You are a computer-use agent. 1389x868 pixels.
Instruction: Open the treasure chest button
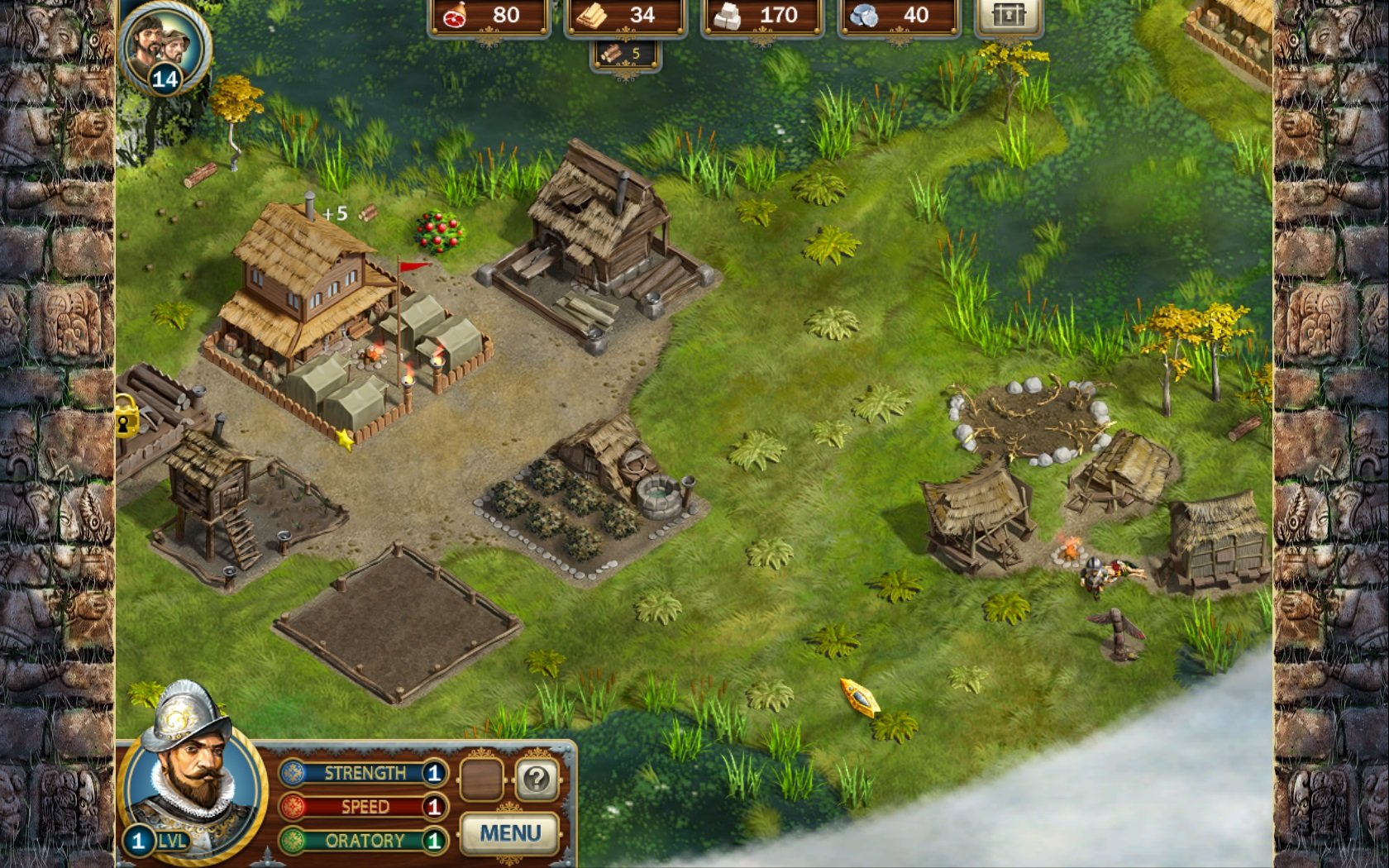tap(1008, 16)
